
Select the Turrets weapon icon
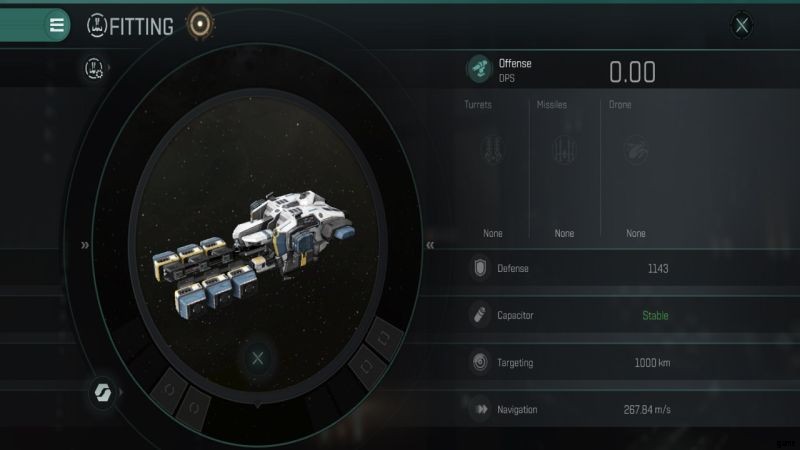point(493,150)
